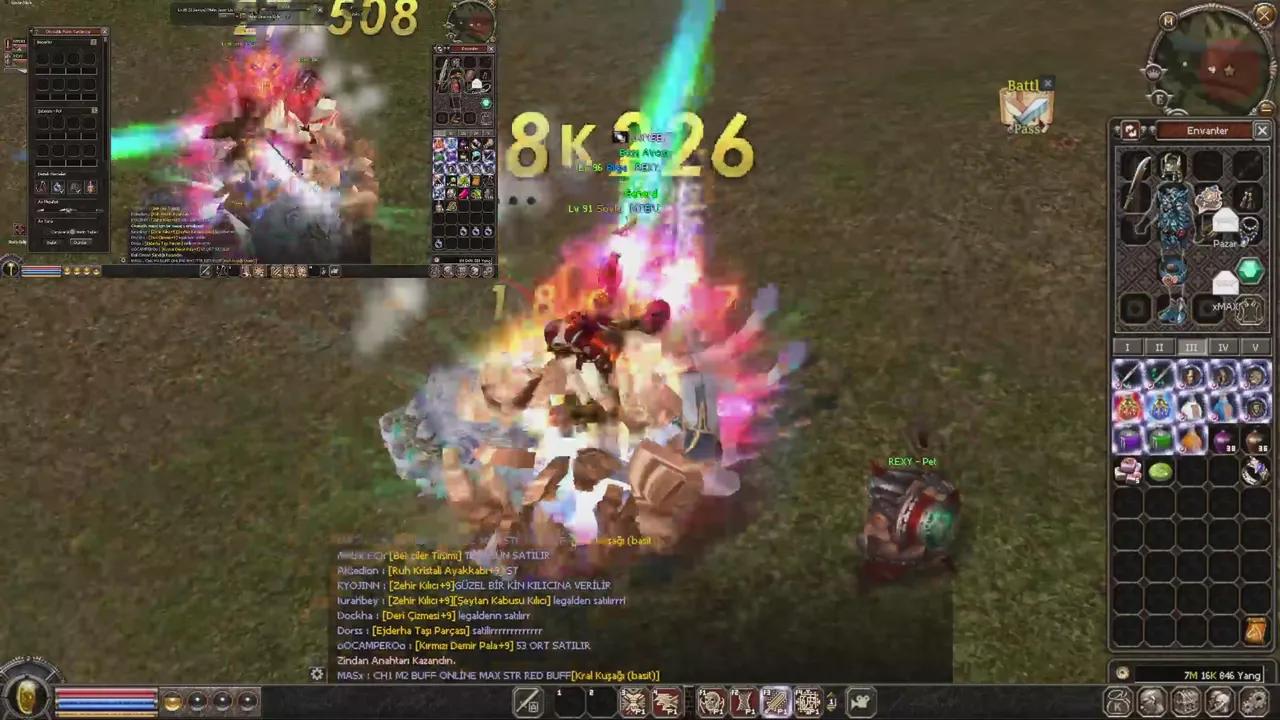Activate the F1 skull skill on the hotbar
This screenshot has width=1280, height=720.
click(712, 700)
